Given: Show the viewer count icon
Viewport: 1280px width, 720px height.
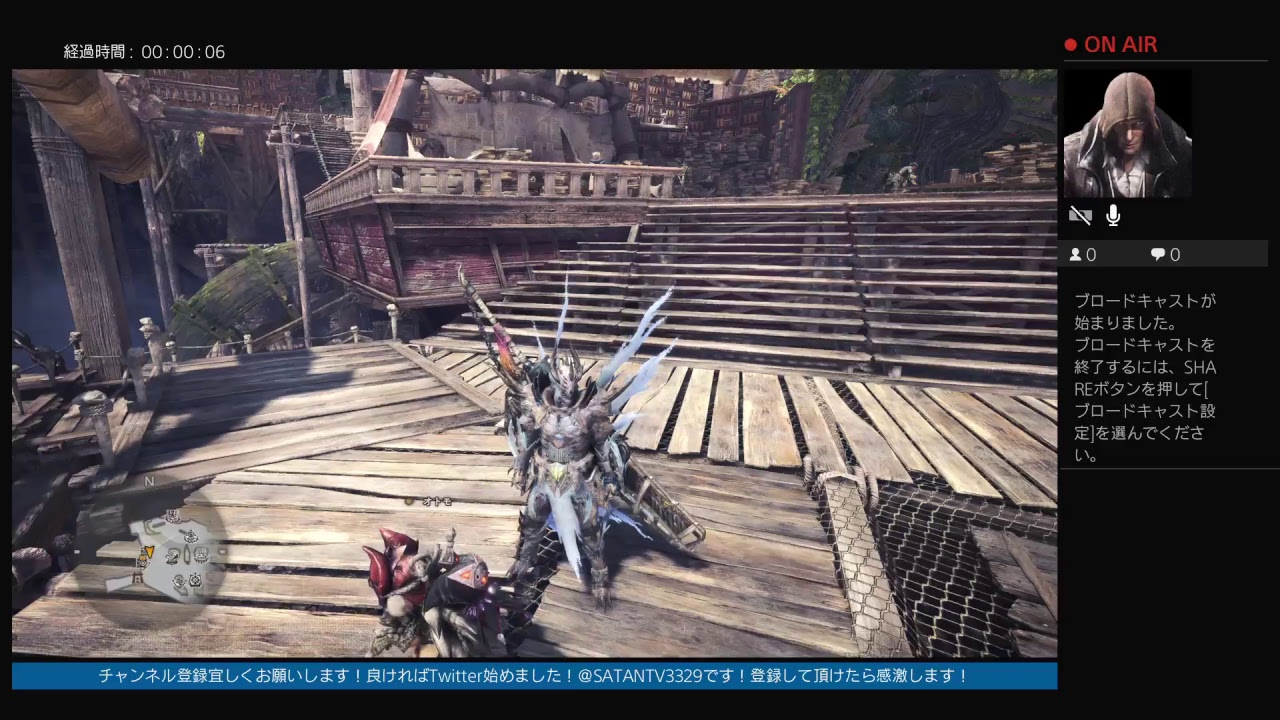Looking at the screenshot, I should [1076, 255].
